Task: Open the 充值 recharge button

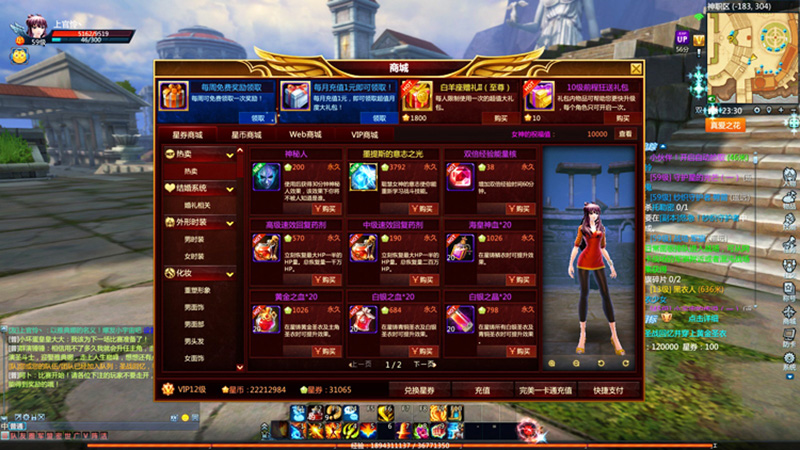Action: click(x=480, y=388)
